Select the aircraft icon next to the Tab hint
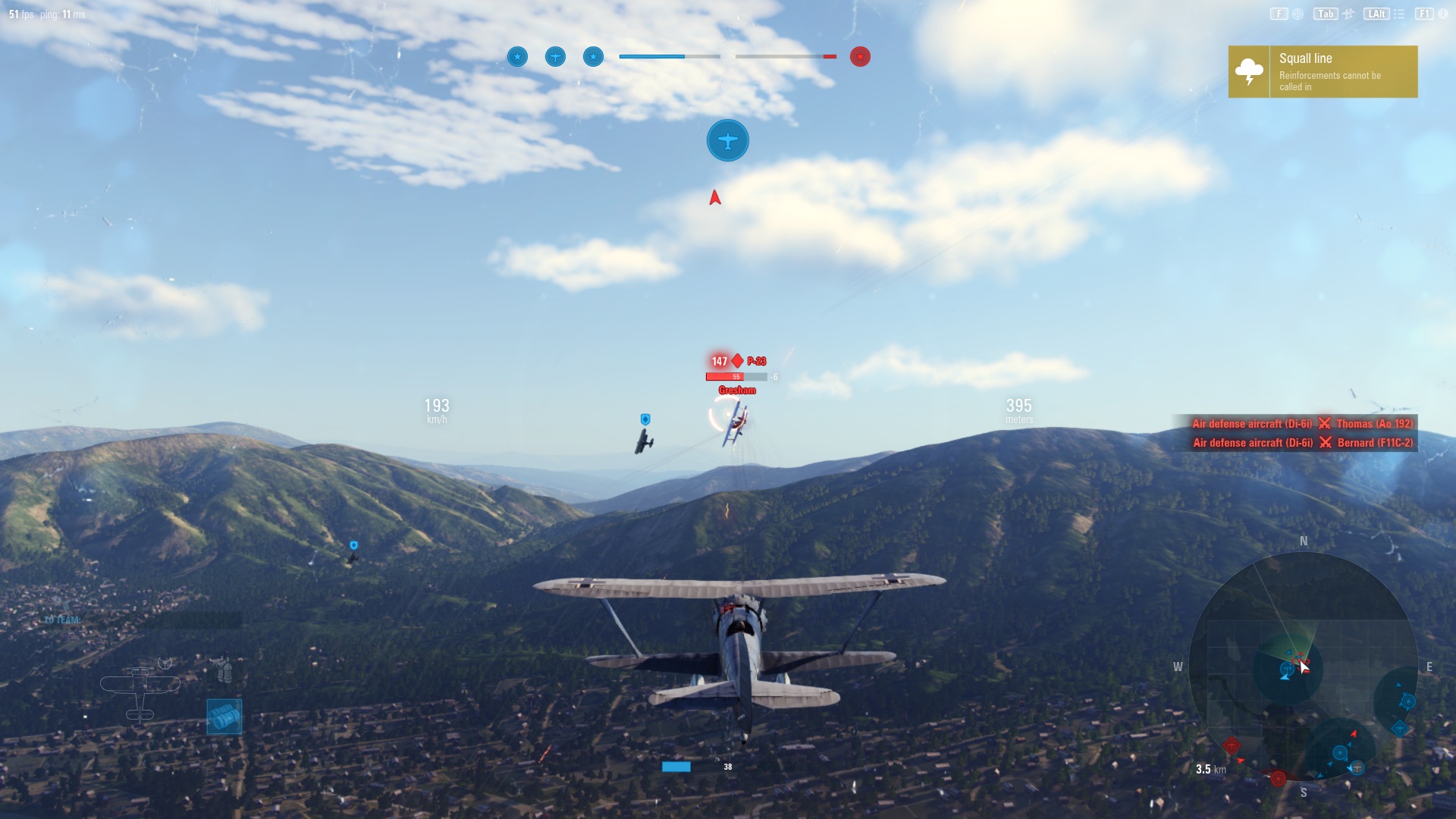The height and width of the screenshot is (819, 1456). [1348, 13]
